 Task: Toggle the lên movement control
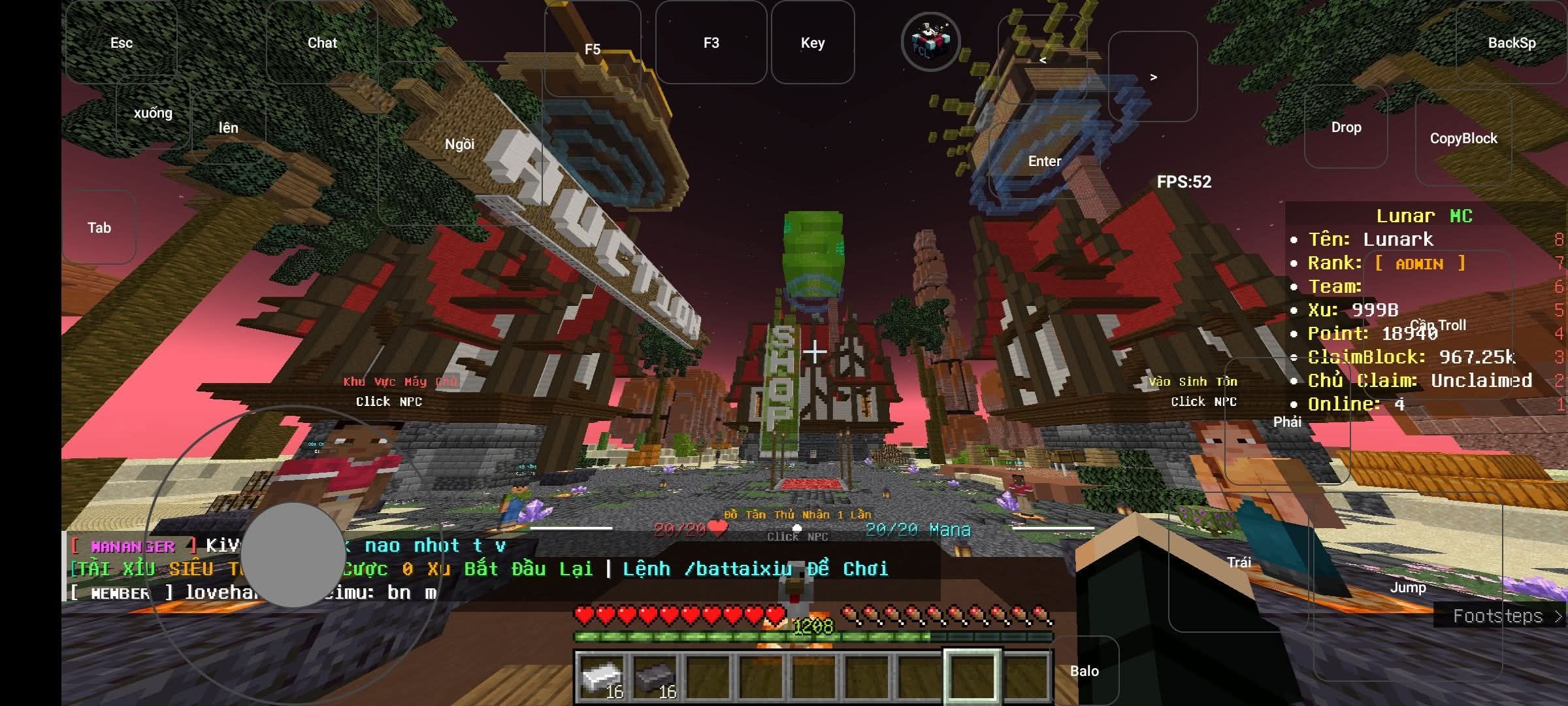[228, 128]
